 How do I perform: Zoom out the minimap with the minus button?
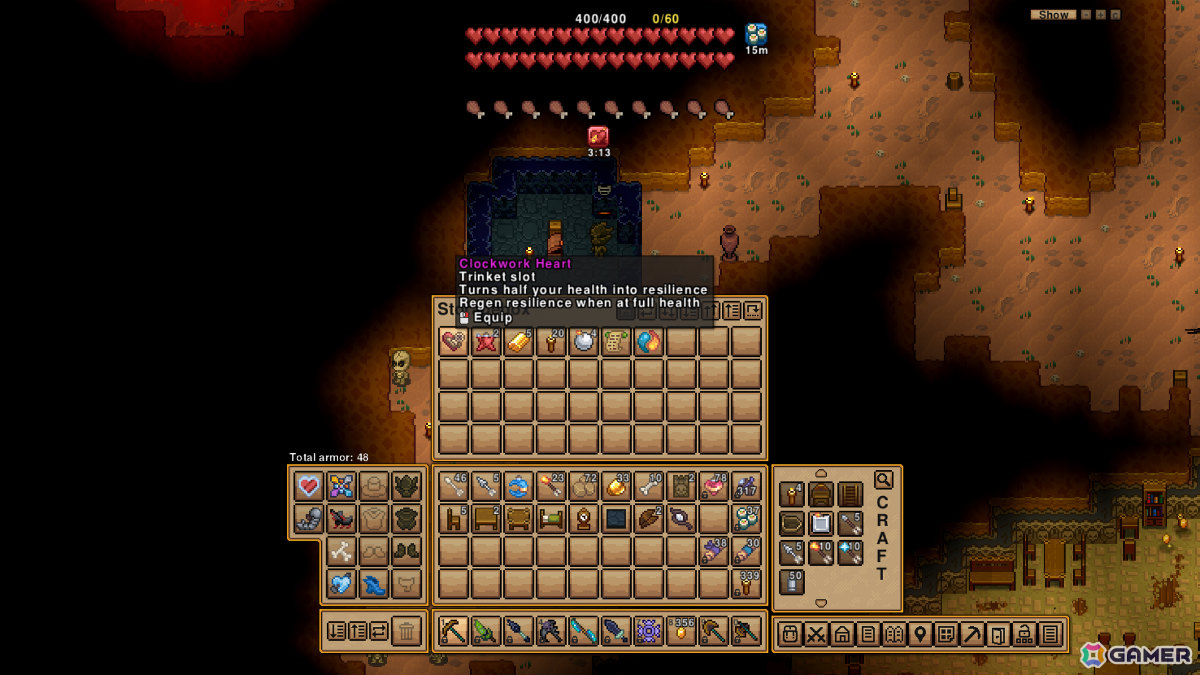pos(1085,15)
